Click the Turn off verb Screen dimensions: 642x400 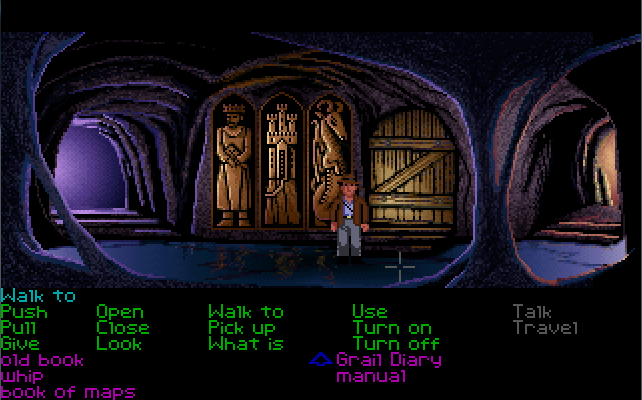point(396,344)
